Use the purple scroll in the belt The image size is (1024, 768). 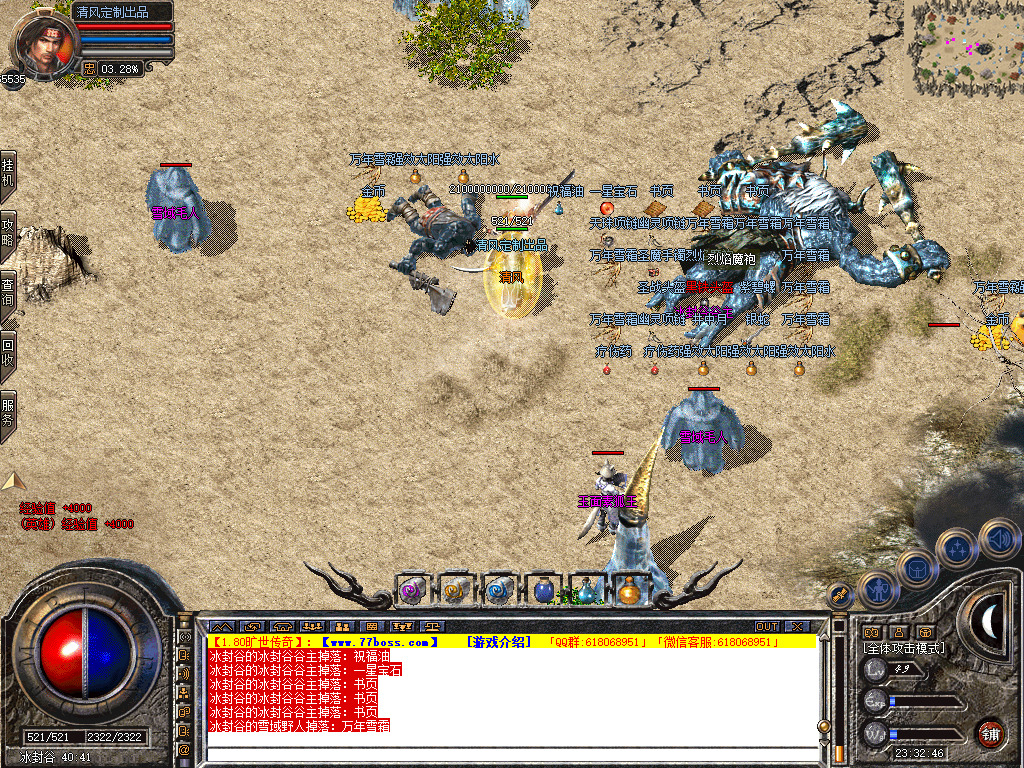[x=412, y=590]
